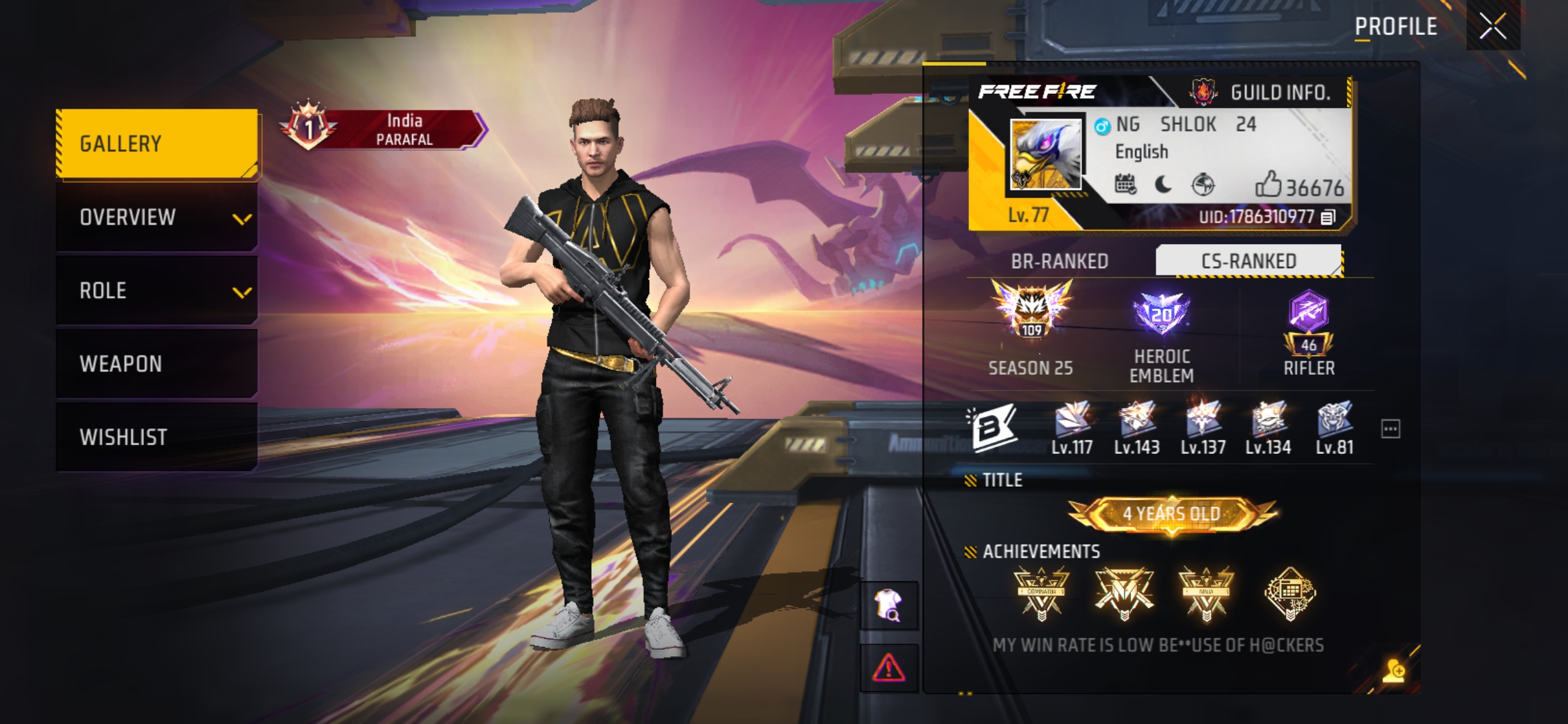Open the Weapon menu entry
The image size is (1568, 724).
coord(157,363)
